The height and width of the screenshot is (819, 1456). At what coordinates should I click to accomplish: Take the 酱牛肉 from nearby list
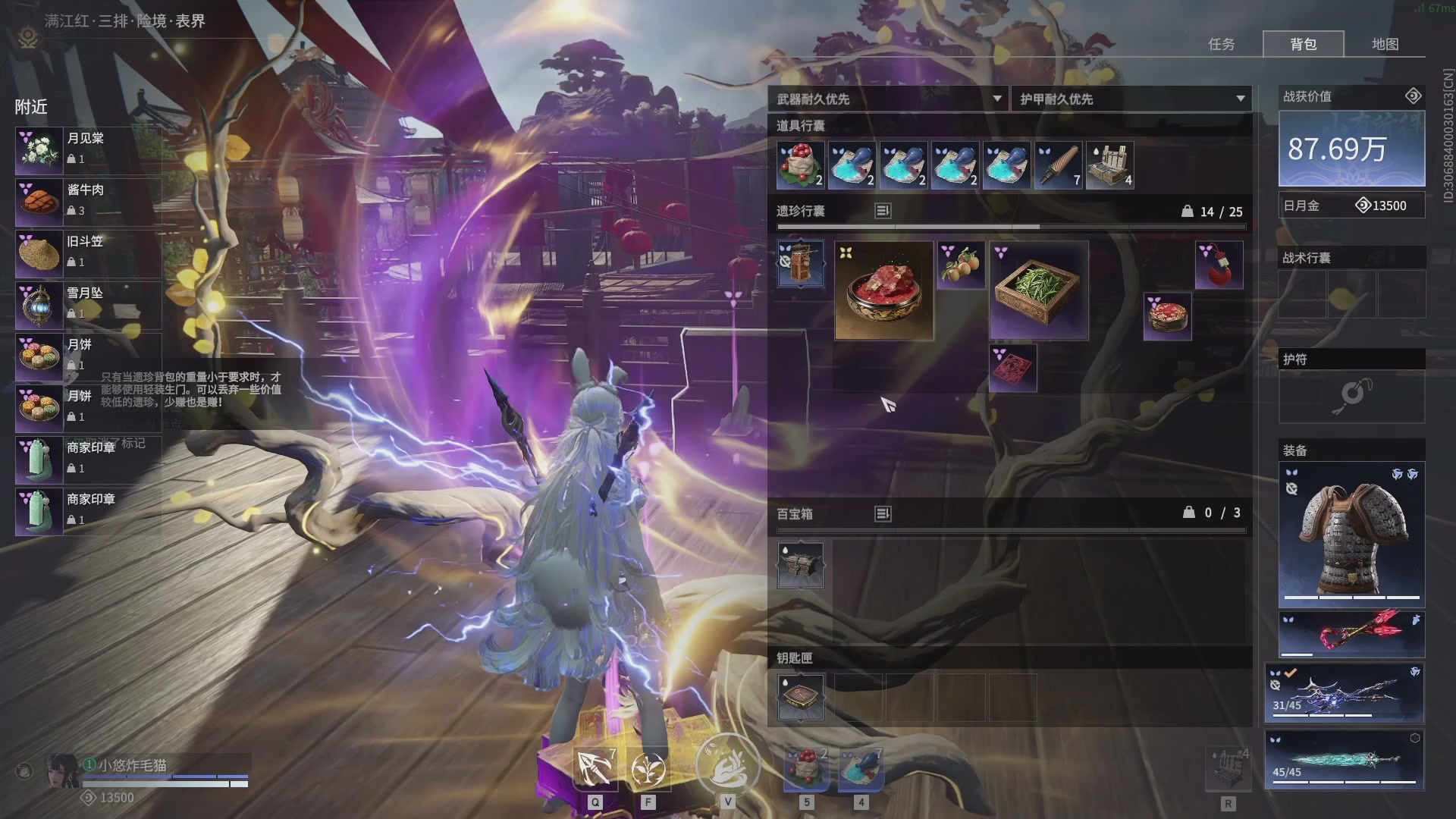[87, 201]
